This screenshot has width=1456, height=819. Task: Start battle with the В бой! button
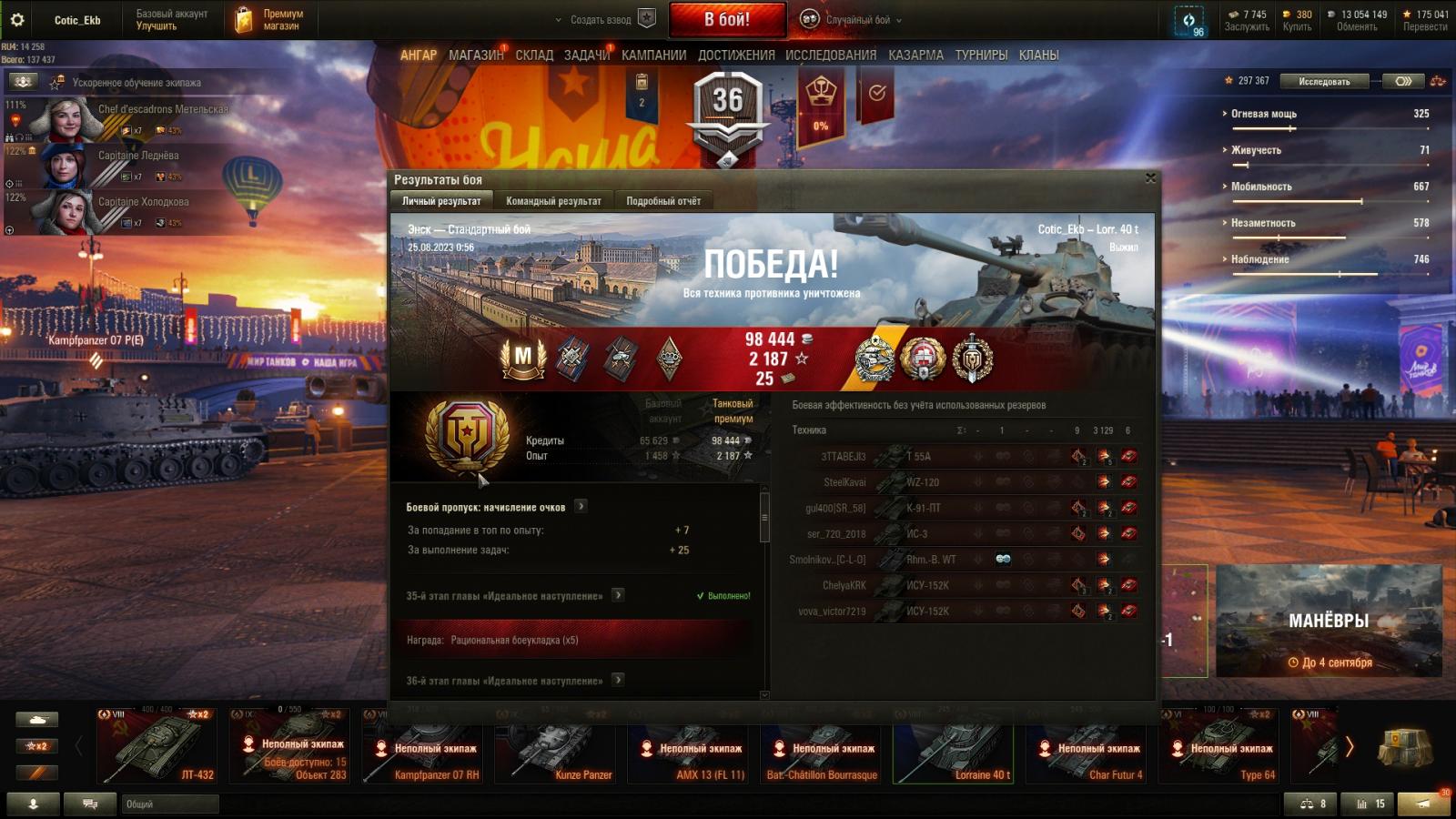point(727,19)
